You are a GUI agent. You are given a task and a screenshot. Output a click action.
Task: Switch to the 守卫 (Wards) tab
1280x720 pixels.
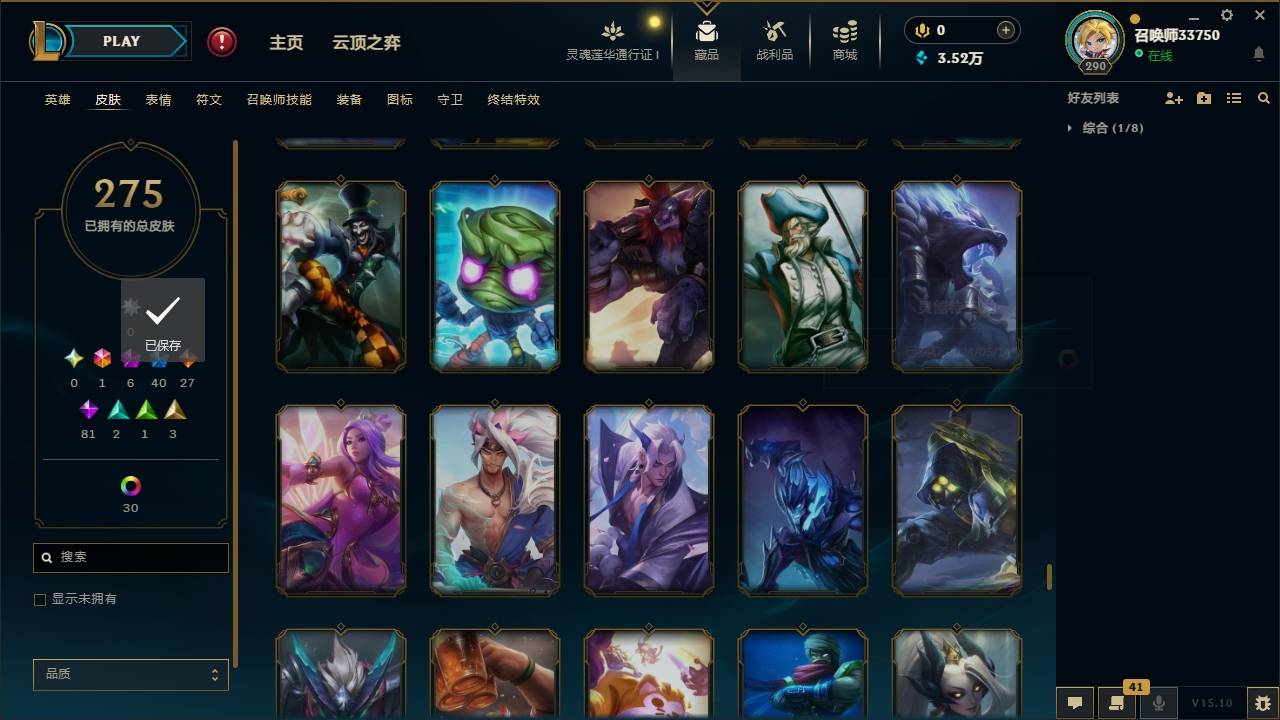coord(449,100)
